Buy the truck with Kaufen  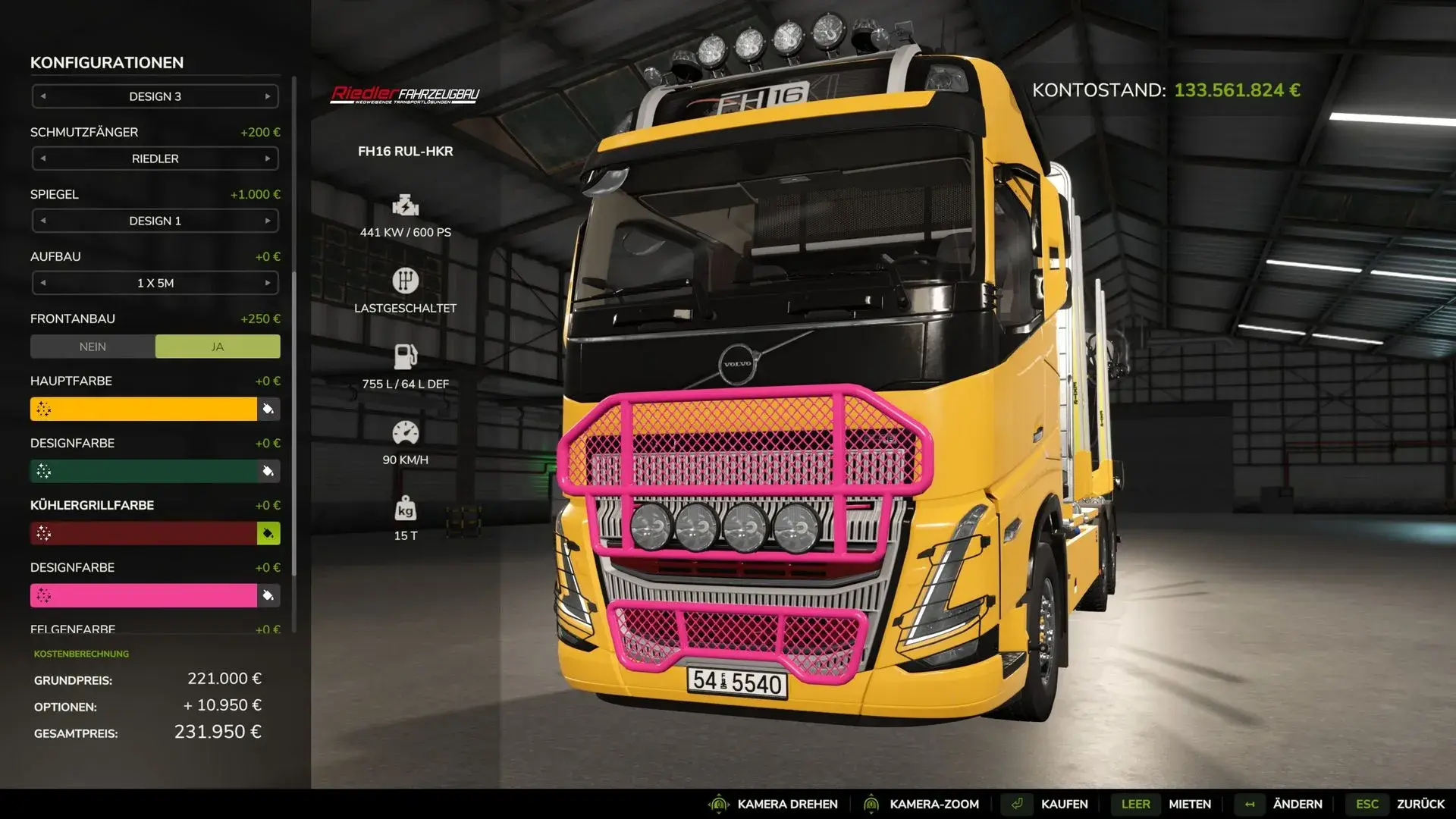click(1064, 804)
